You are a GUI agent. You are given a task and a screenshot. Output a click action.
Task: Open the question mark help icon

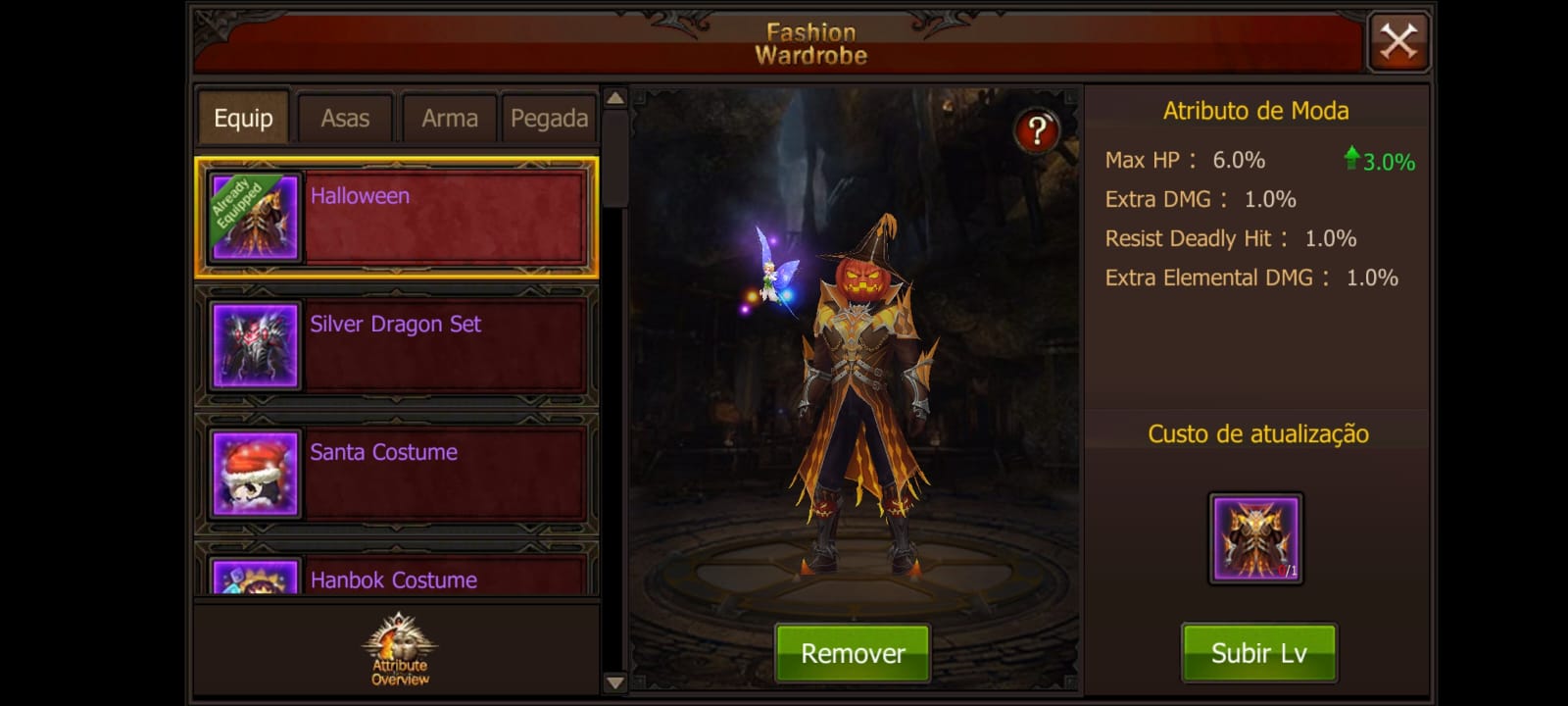pyautogui.click(x=1037, y=130)
